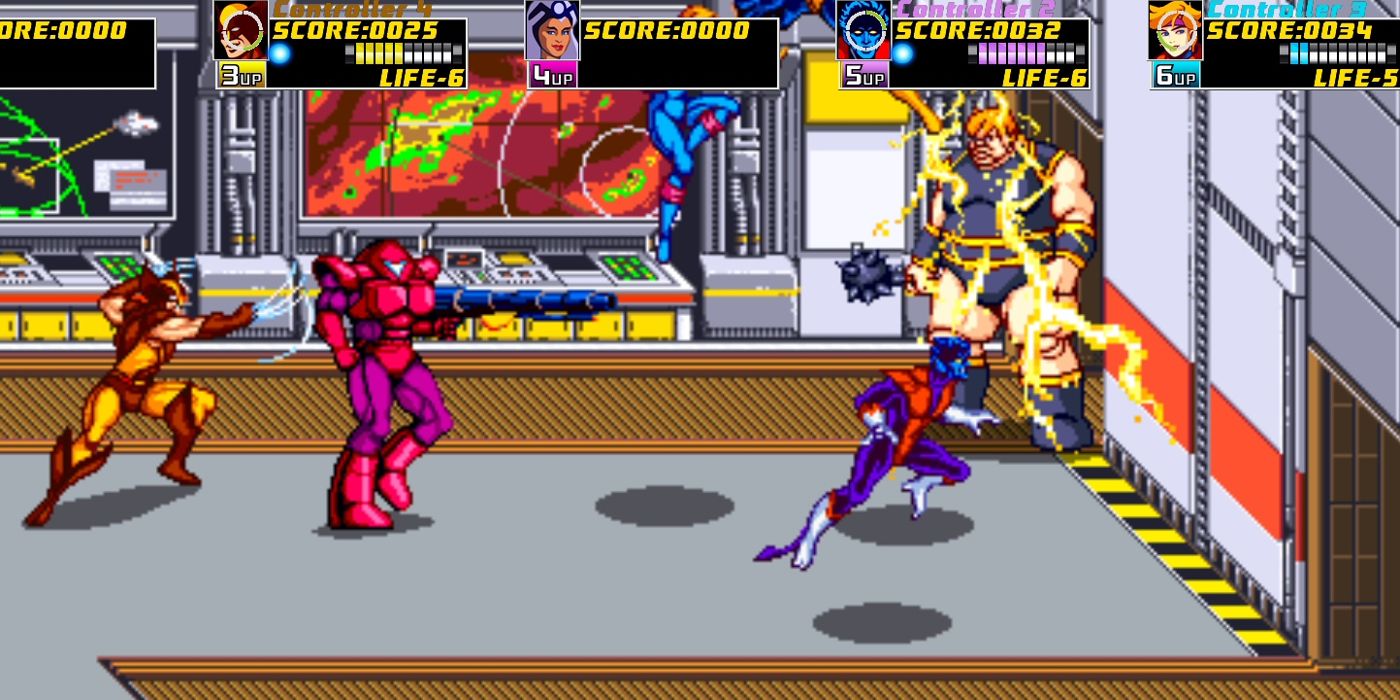Choose Nightcrawler's portrait in the 5UP panel

pyautogui.click(x=863, y=31)
